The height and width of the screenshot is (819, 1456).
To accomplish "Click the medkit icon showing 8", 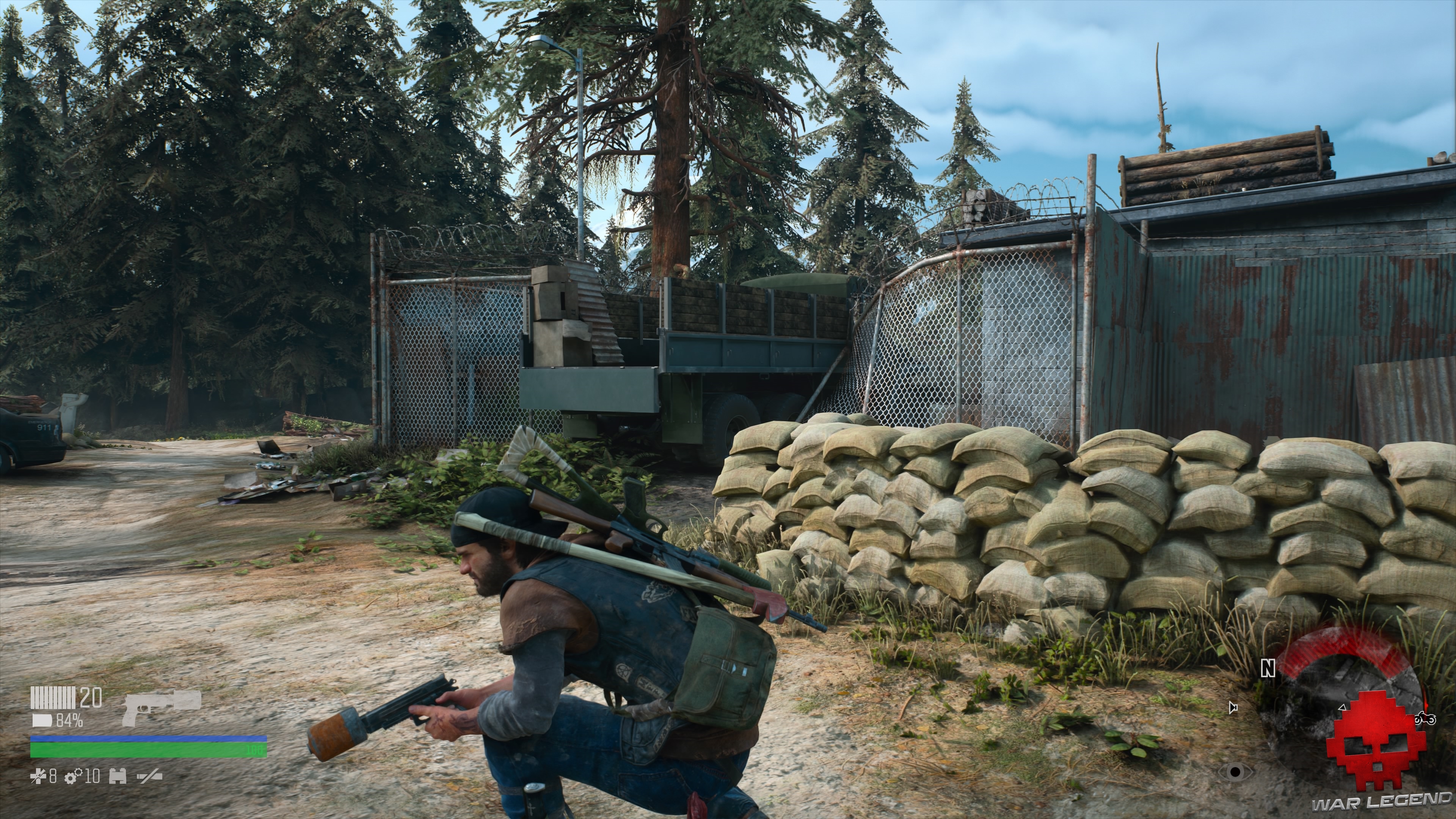I will [39, 777].
